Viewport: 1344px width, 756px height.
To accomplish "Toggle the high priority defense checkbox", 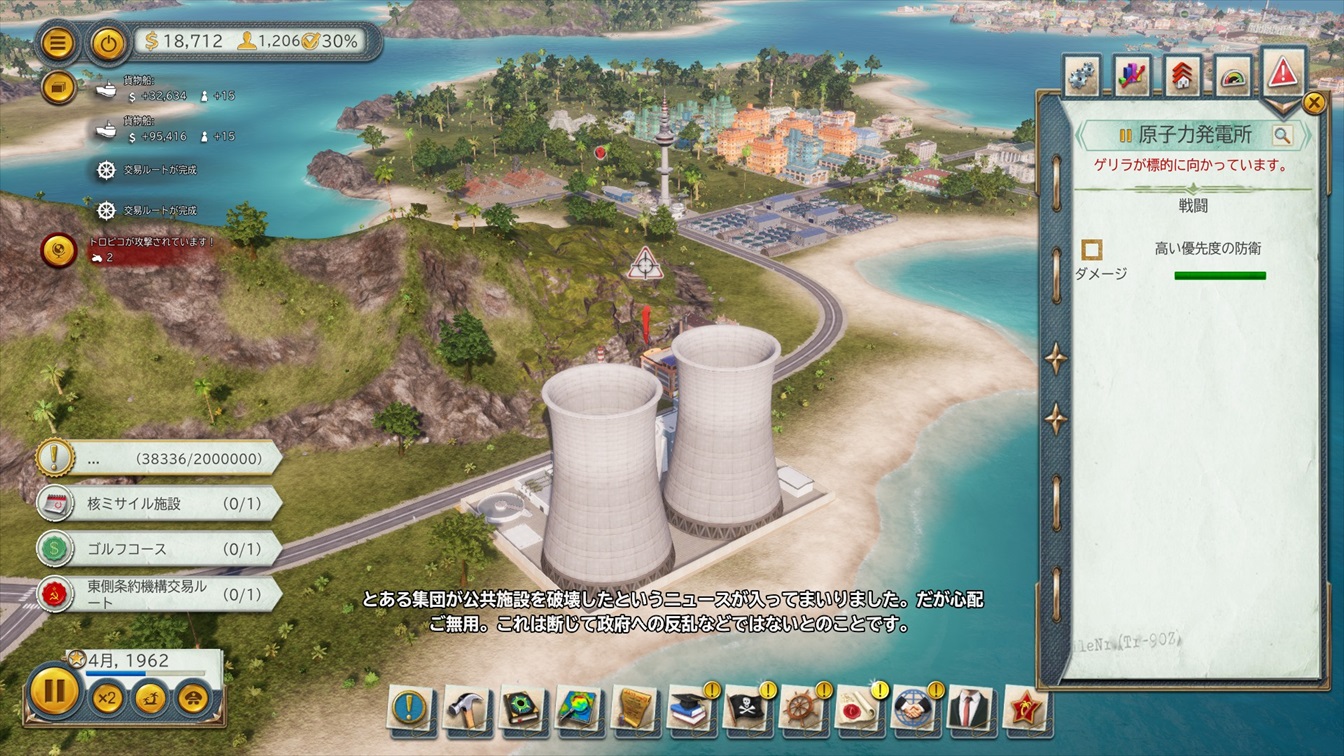I will pos(1092,249).
